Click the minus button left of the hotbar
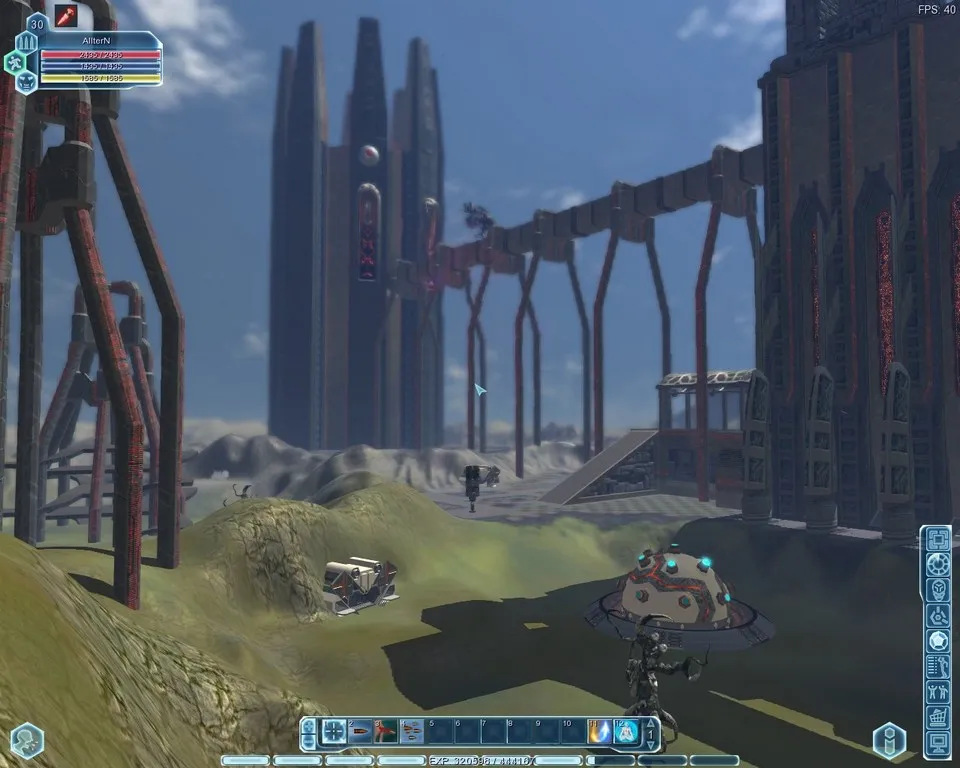The width and height of the screenshot is (960, 768). (308, 740)
